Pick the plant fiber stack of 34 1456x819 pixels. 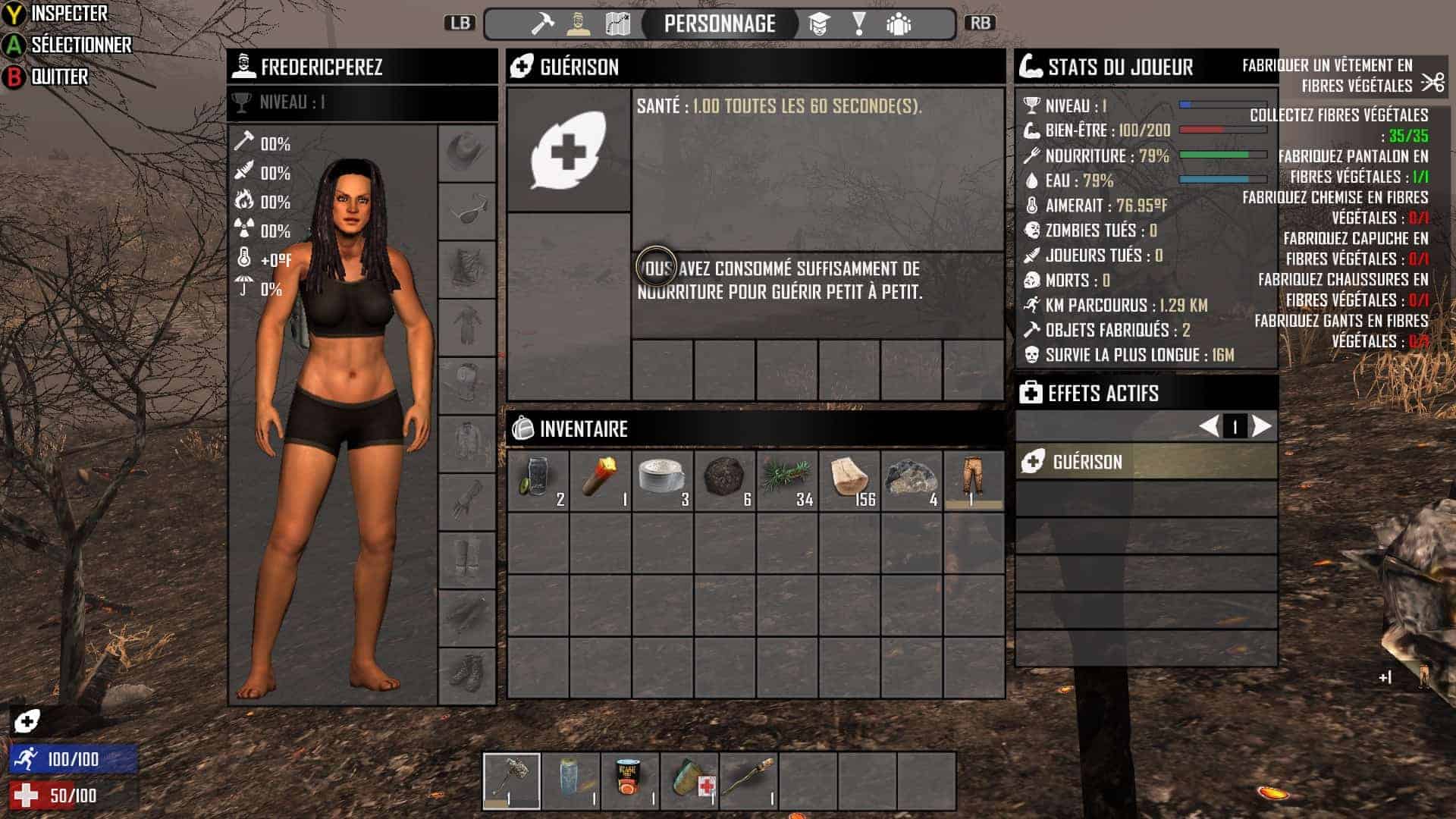tap(787, 481)
